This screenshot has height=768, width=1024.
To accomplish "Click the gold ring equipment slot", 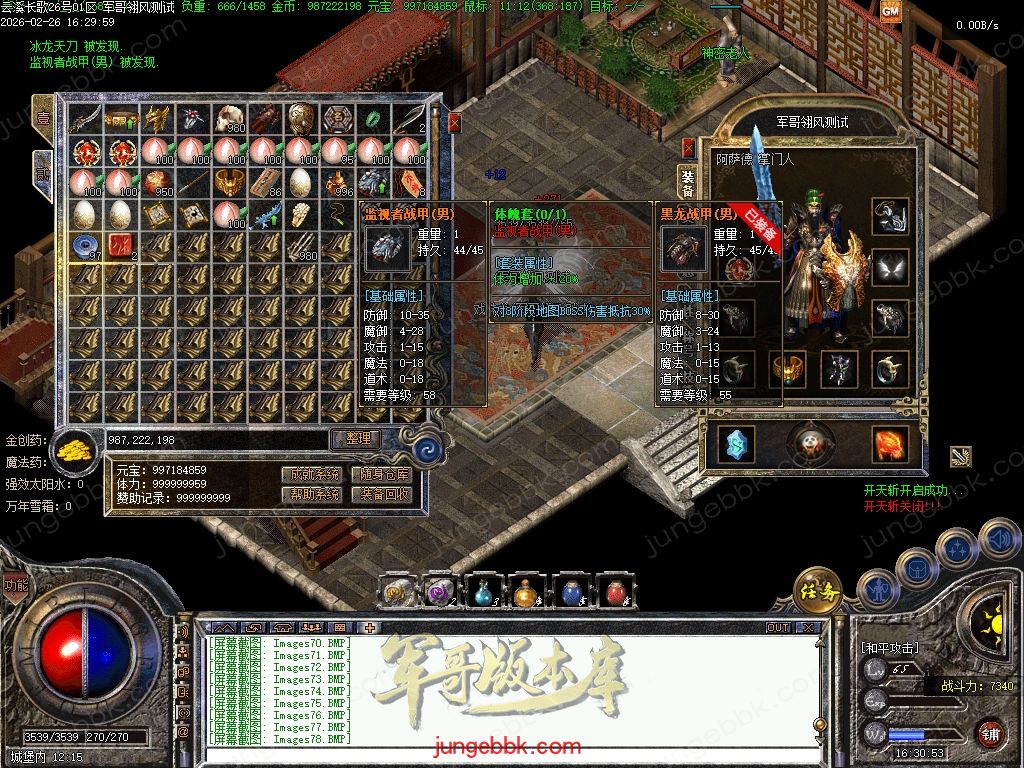I will coord(789,369).
